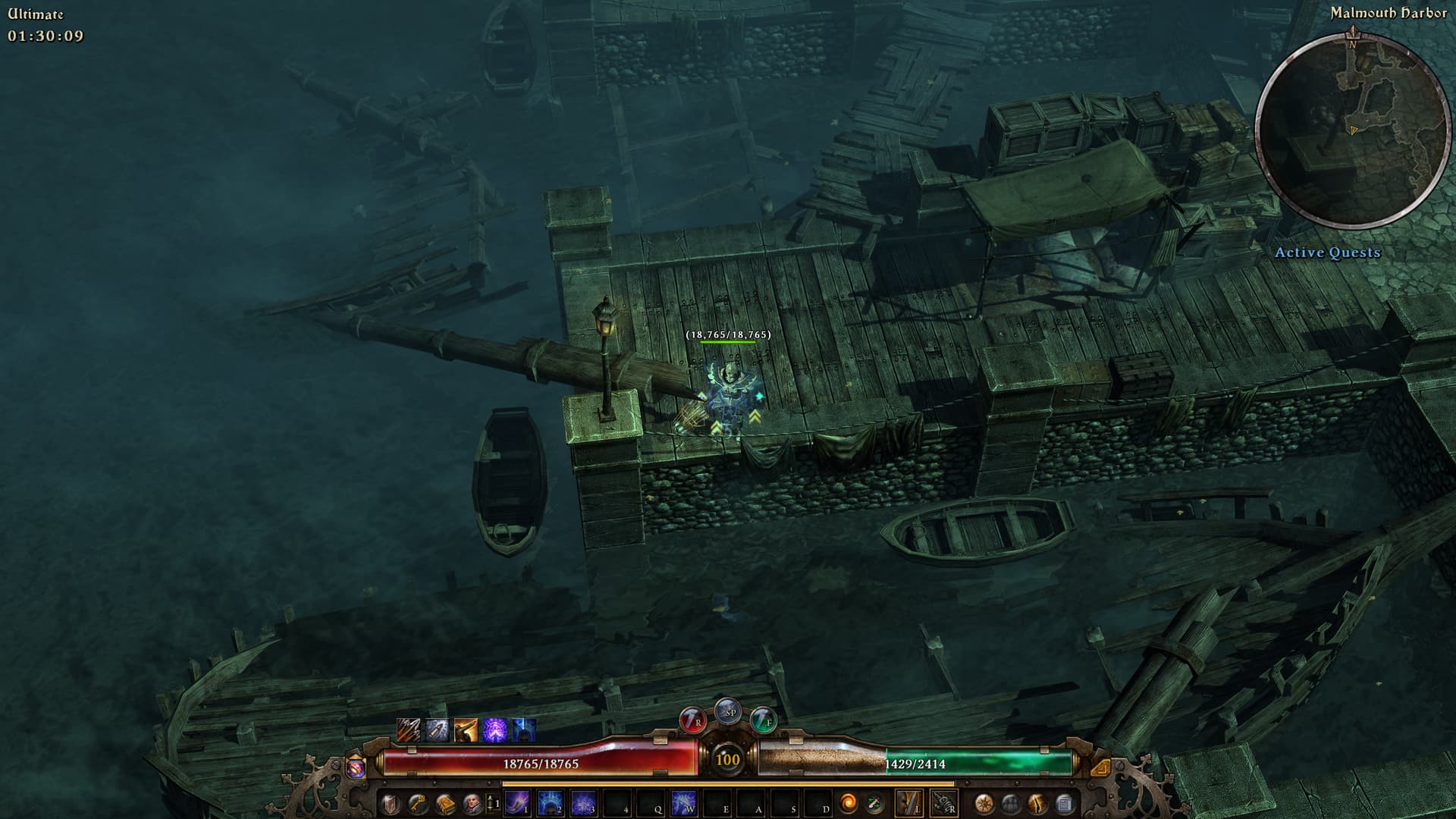Use the blue hooded figure skill in slot 2

click(x=551, y=803)
